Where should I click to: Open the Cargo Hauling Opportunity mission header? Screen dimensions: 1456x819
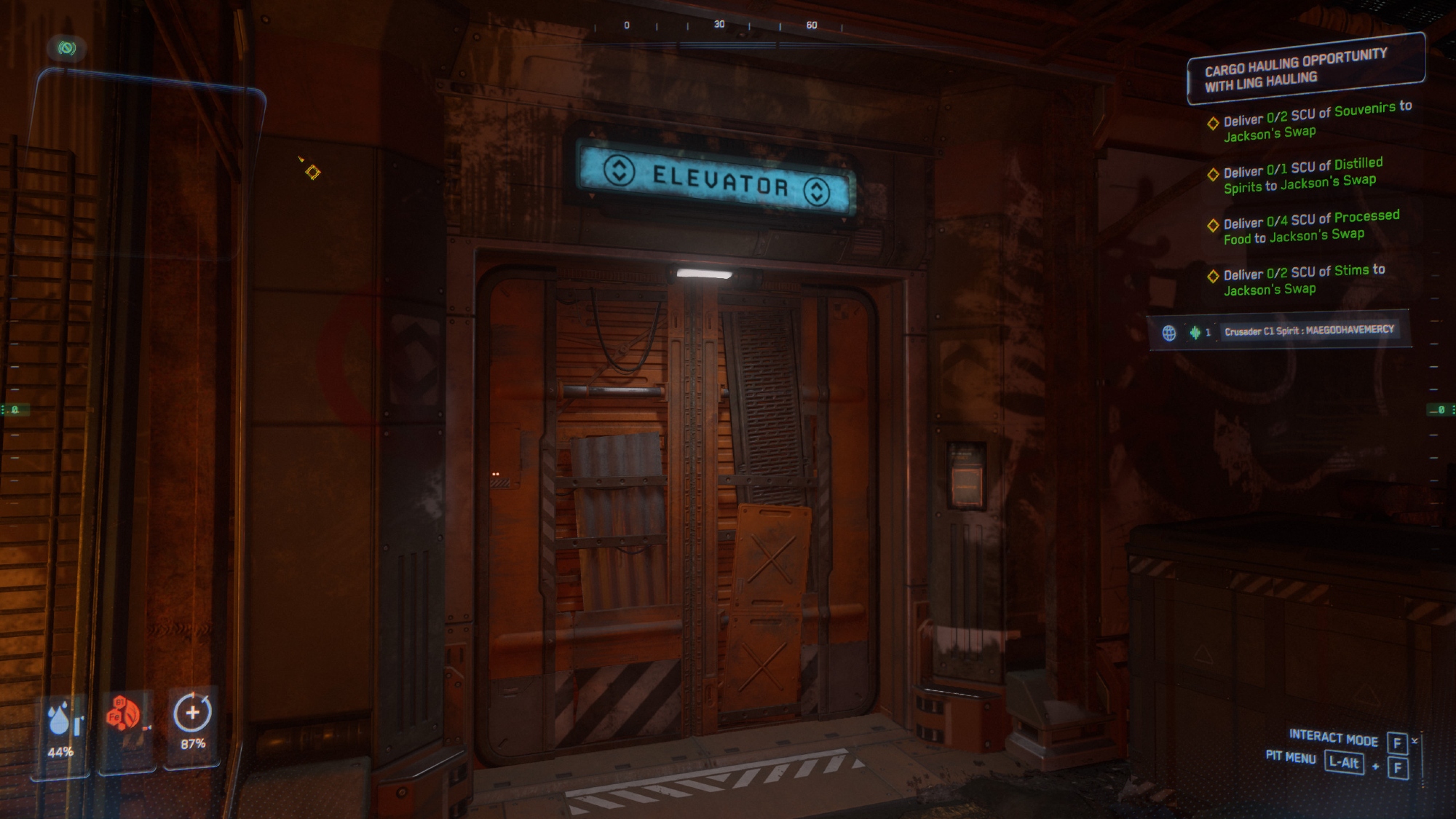[x=1305, y=68]
